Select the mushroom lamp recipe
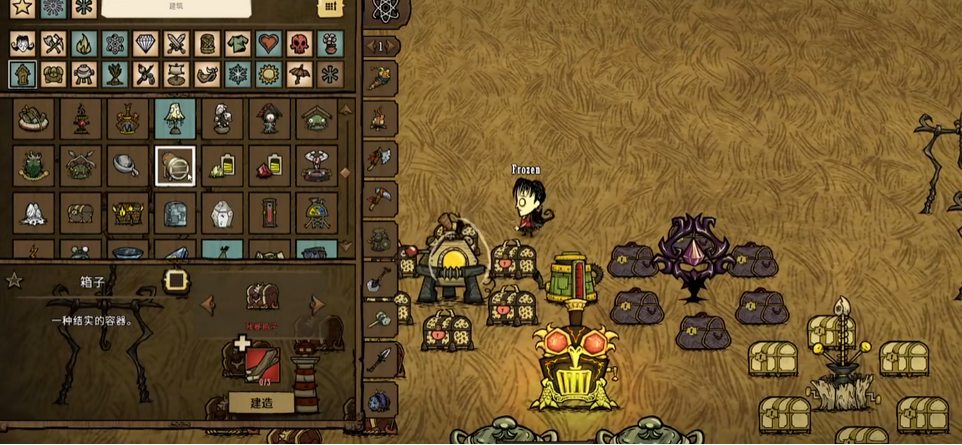Screen dimensions: 962x445 pyautogui.click(x=175, y=119)
